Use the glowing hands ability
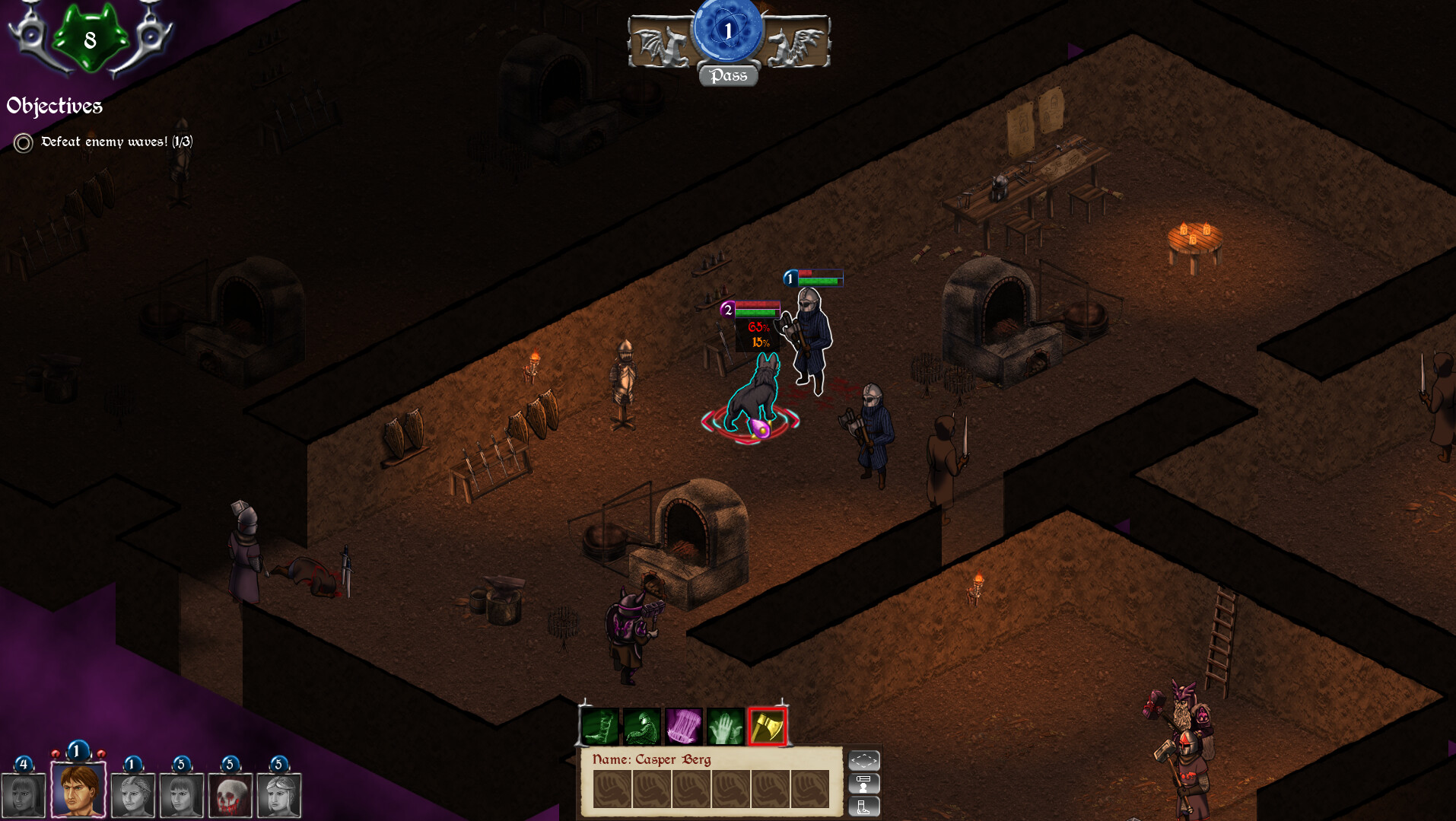 point(724,724)
